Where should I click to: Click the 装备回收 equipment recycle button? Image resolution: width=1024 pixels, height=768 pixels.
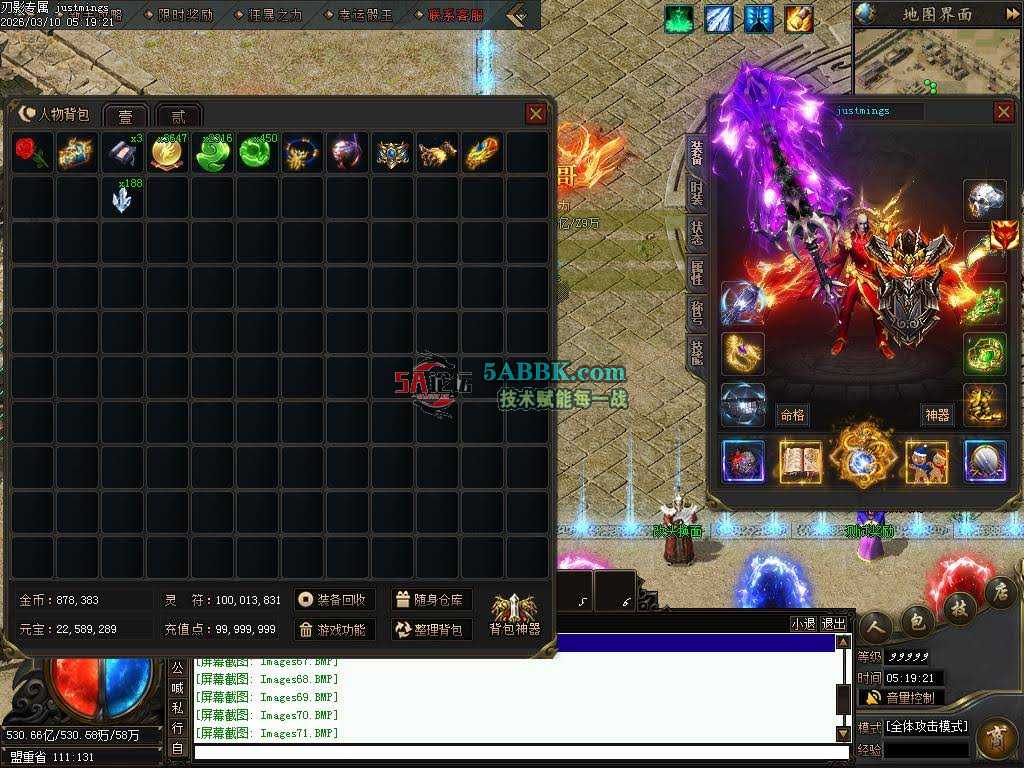334,600
